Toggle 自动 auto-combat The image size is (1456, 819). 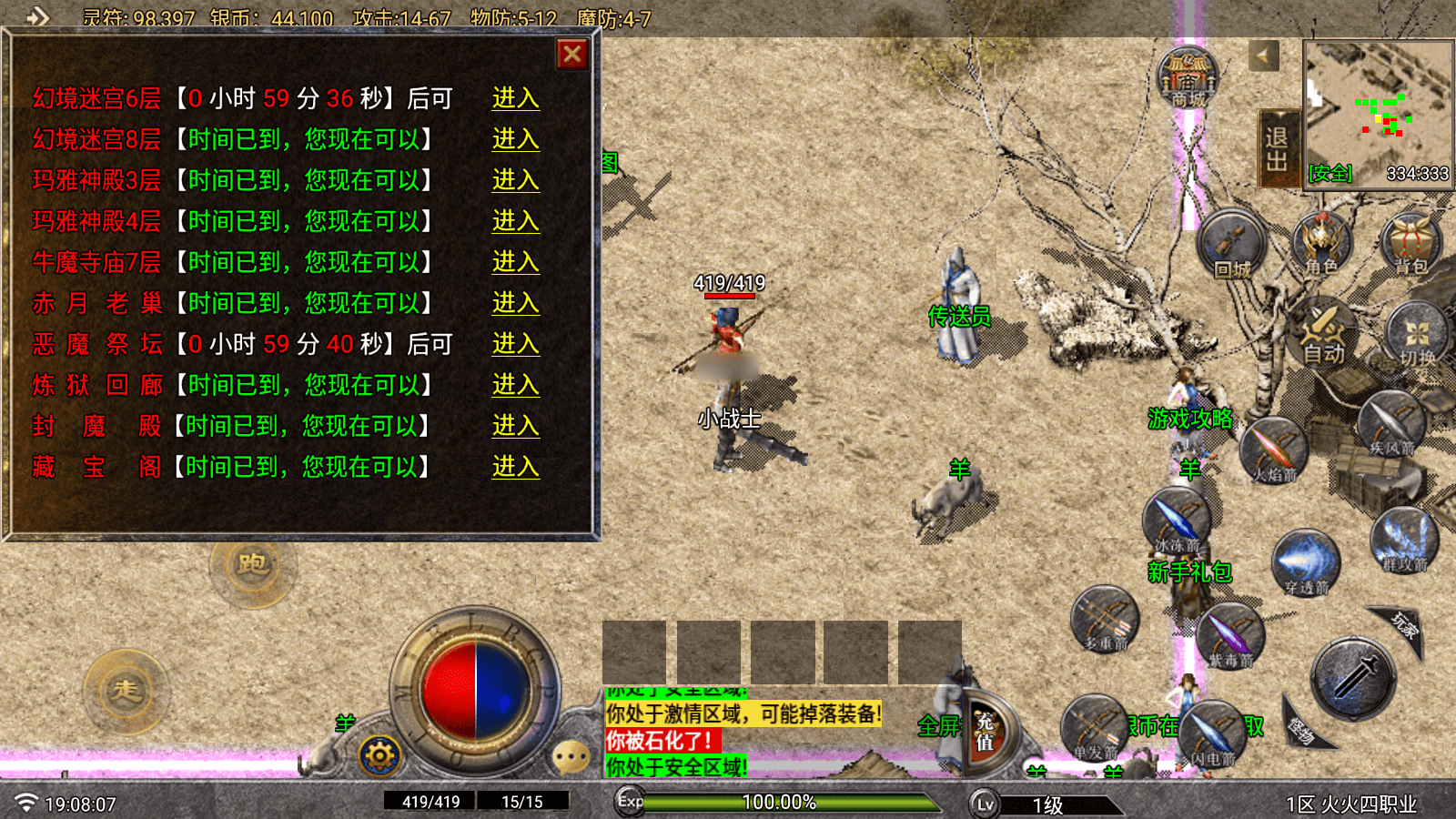(1323, 332)
